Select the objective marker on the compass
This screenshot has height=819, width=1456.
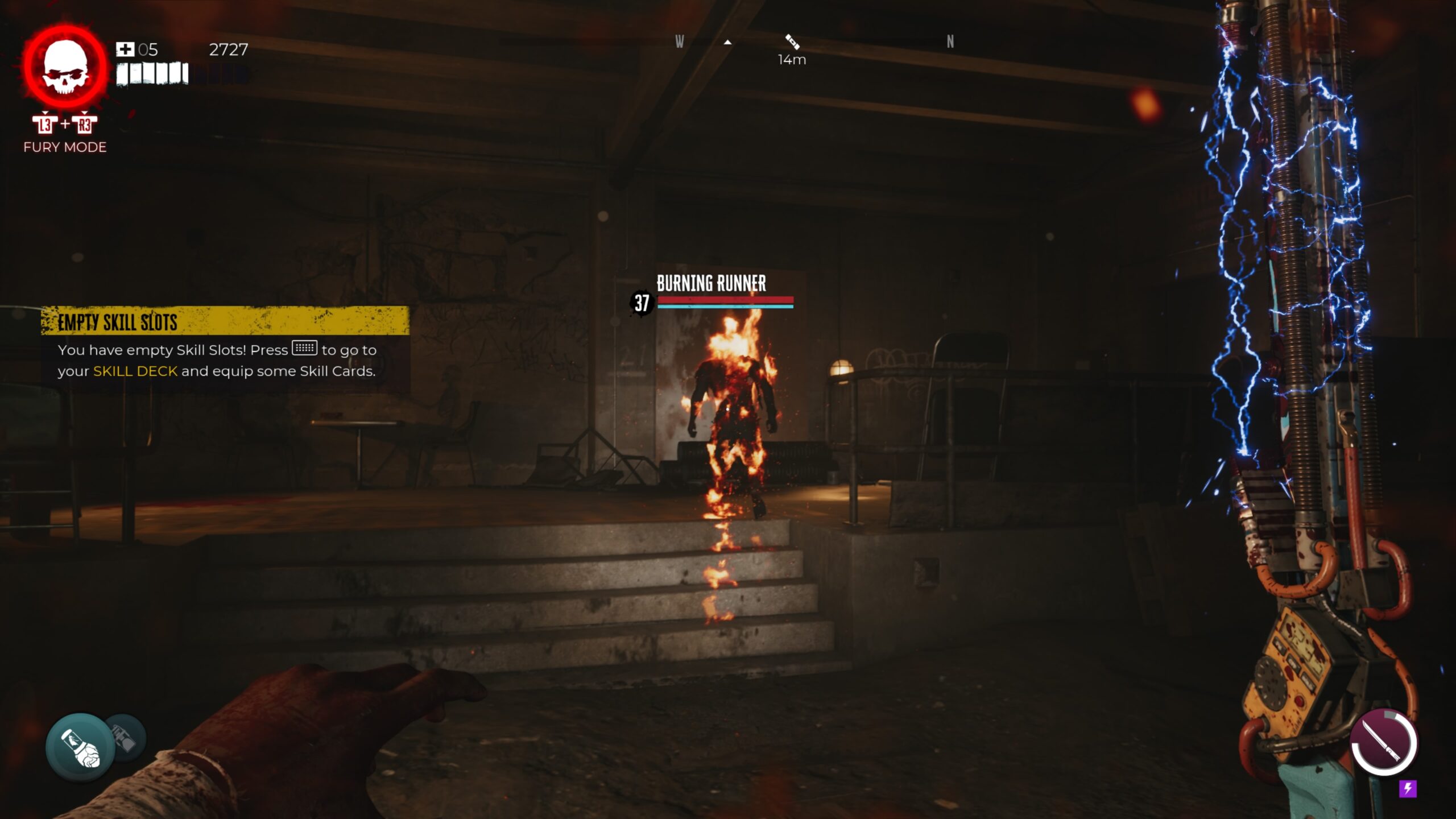(x=792, y=42)
